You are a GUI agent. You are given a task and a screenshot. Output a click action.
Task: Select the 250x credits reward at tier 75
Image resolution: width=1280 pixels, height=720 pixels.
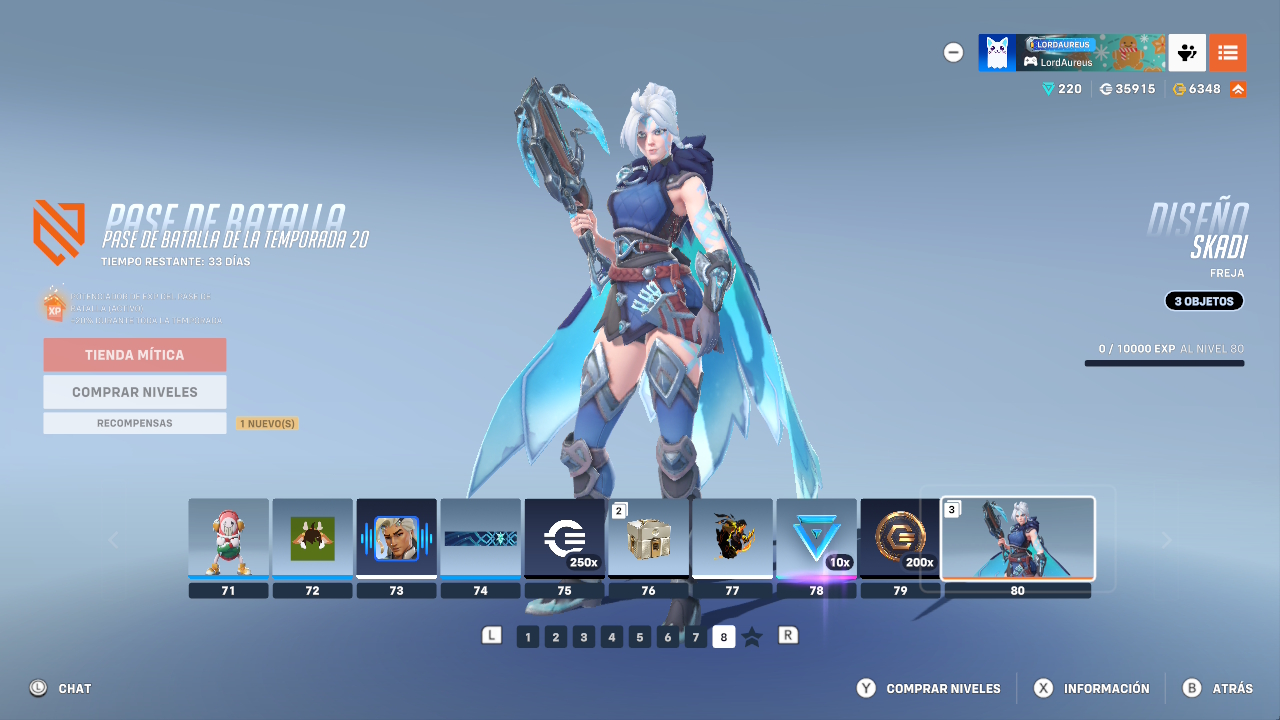point(564,540)
